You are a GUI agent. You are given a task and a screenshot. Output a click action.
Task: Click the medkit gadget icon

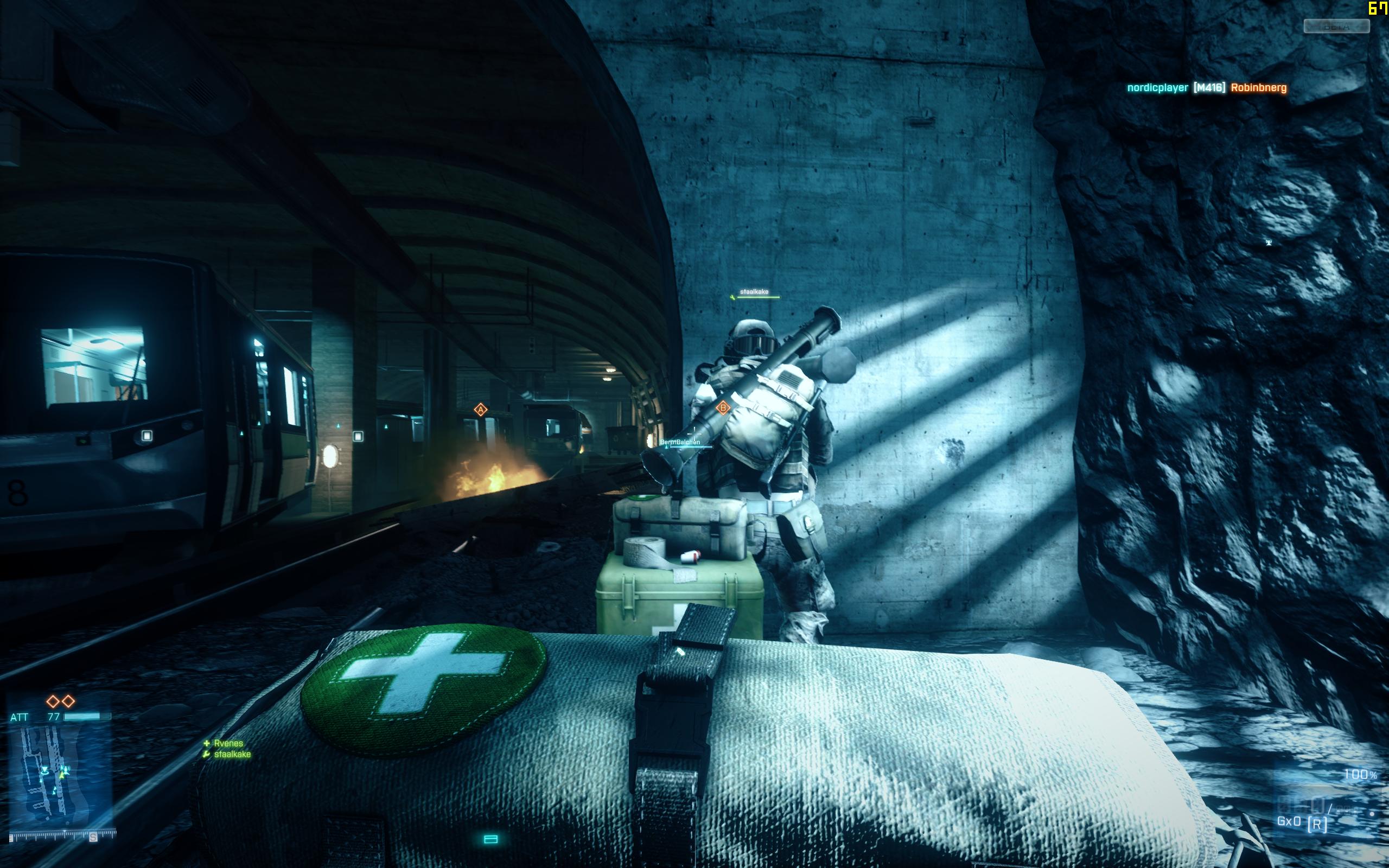click(490, 839)
